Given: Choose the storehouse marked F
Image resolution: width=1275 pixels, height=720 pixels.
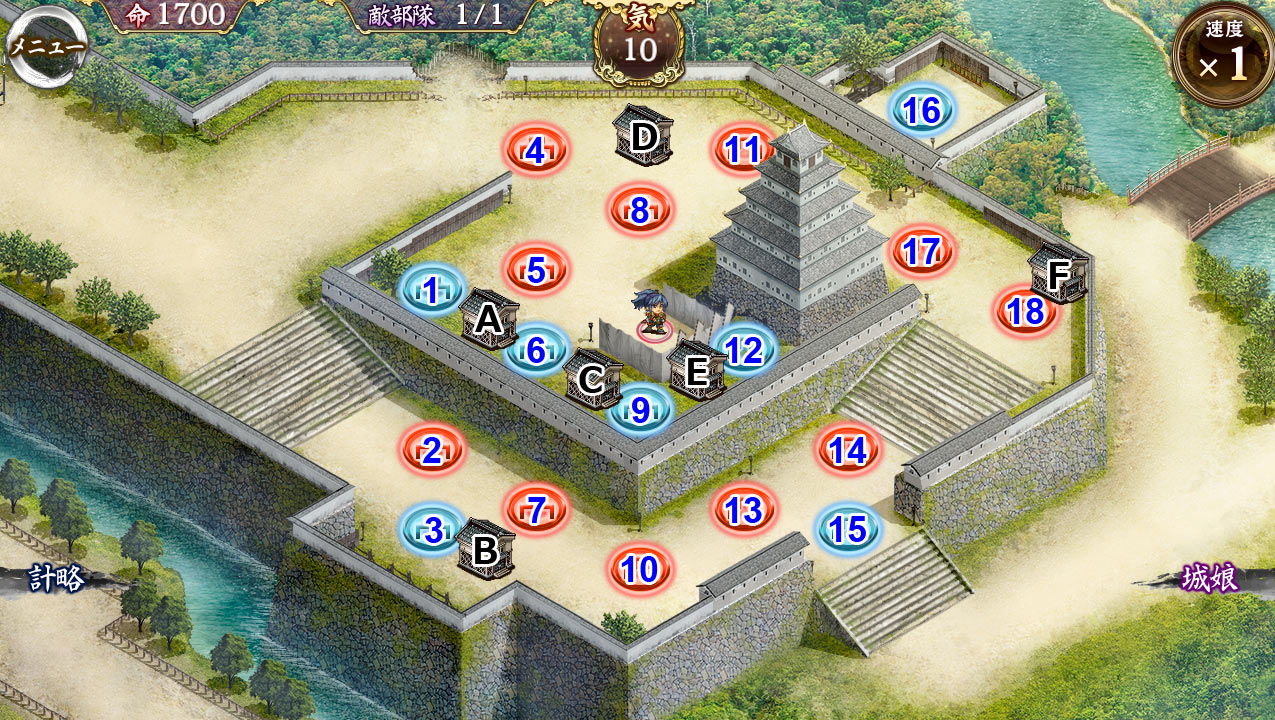Looking at the screenshot, I should click(x=1058, y=272).
